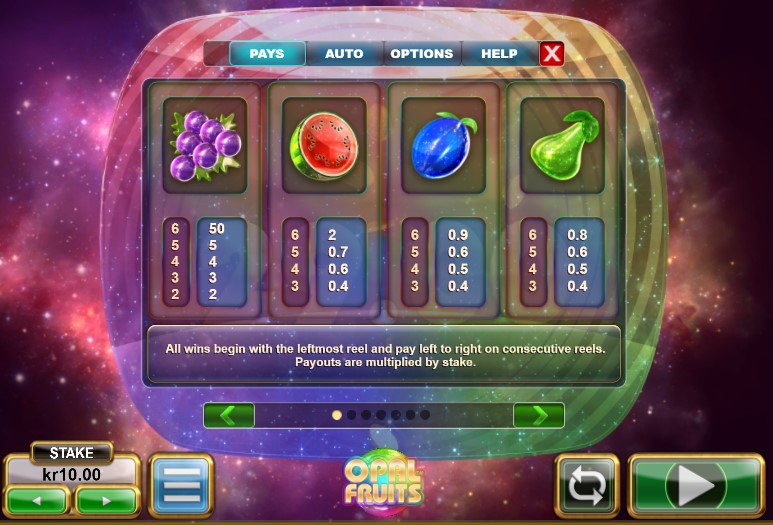773x525 pixels.
Task: Activate the autoplay loop arrows button
Action: click(x=588, y=486)
